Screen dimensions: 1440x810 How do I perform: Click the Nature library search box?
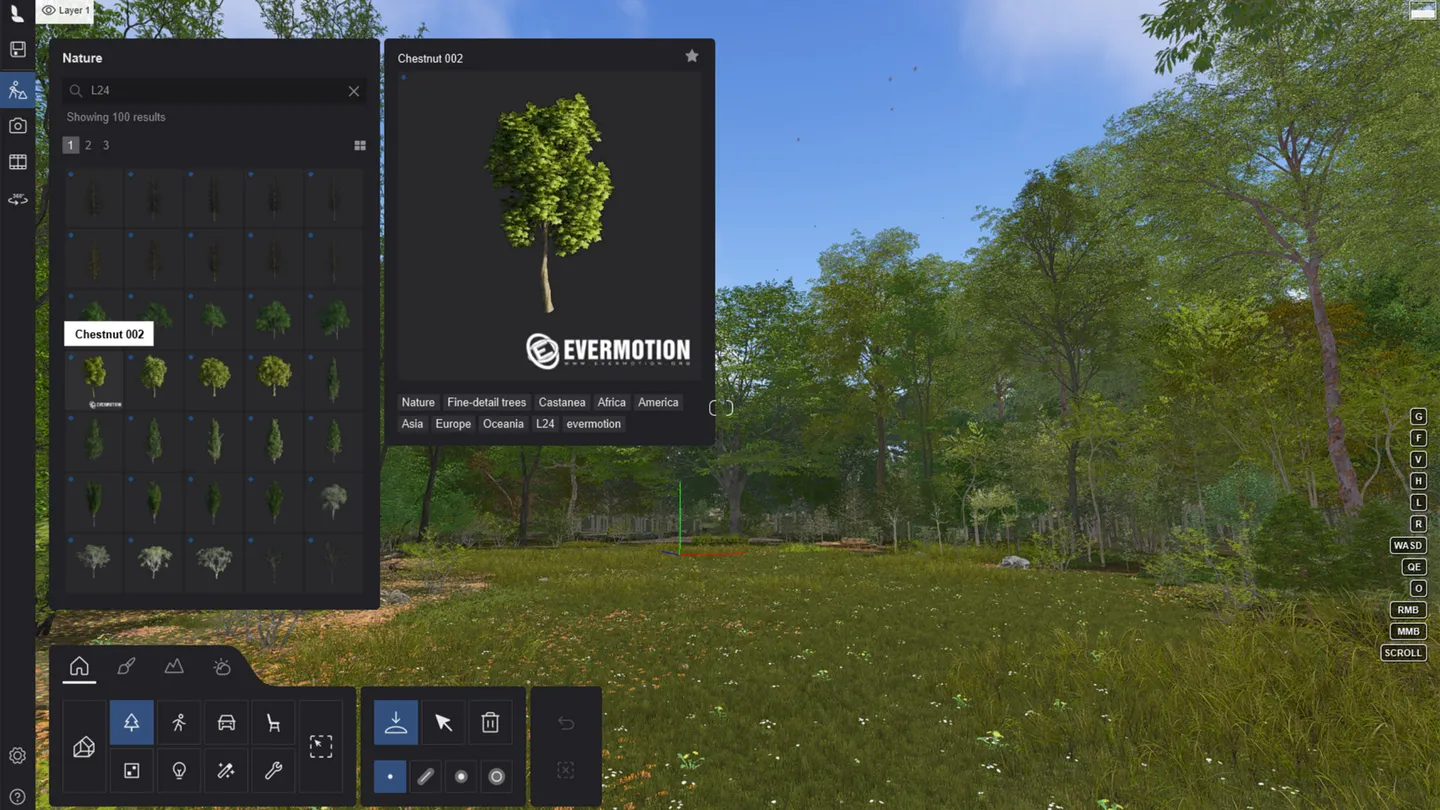point(212,91)
